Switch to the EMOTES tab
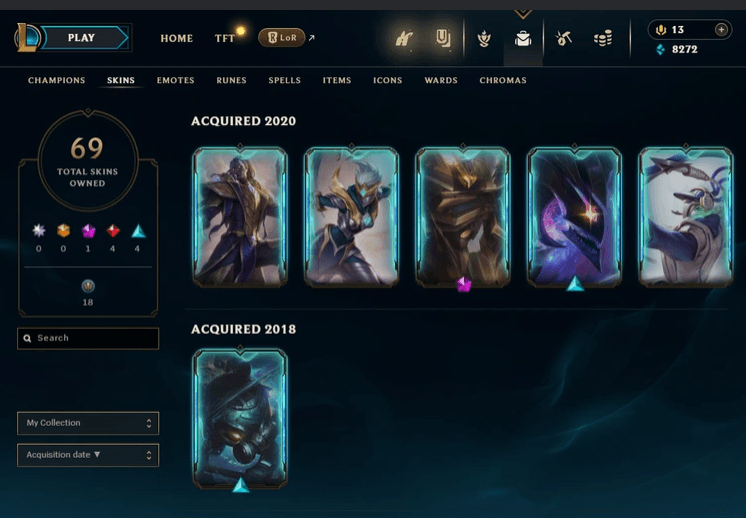746x518 pixels. click(x=176, y=80)
